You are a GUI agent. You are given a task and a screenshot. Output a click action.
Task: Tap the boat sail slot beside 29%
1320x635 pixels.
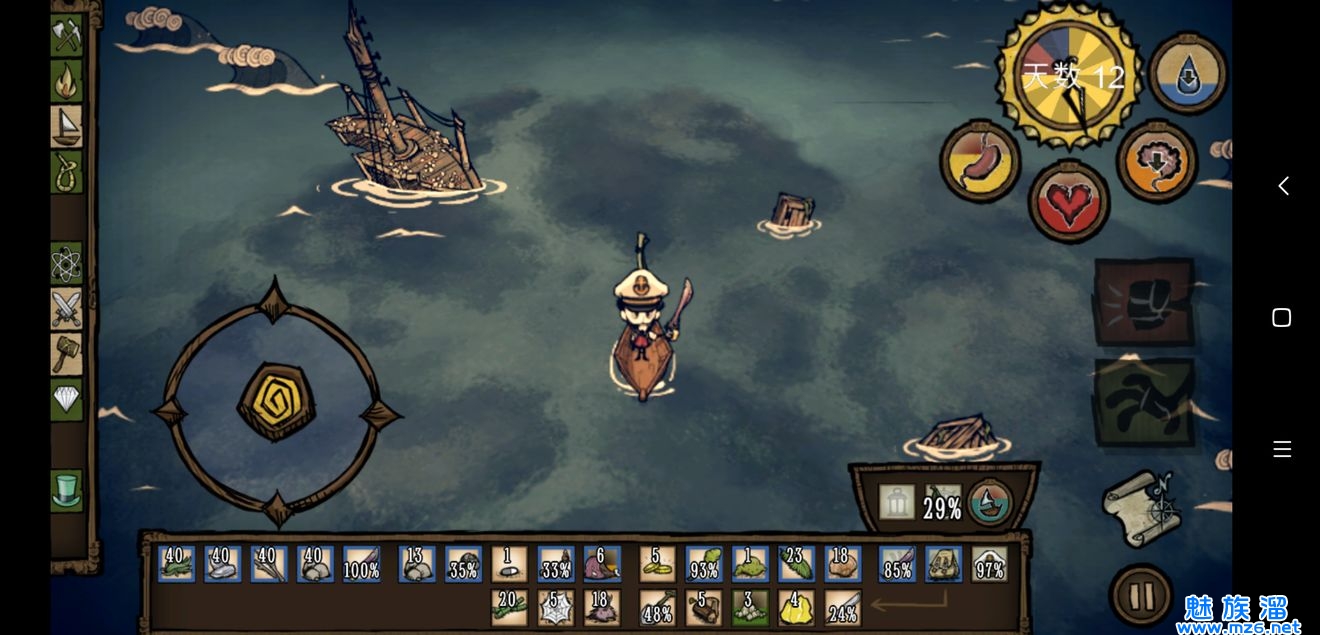990,503
